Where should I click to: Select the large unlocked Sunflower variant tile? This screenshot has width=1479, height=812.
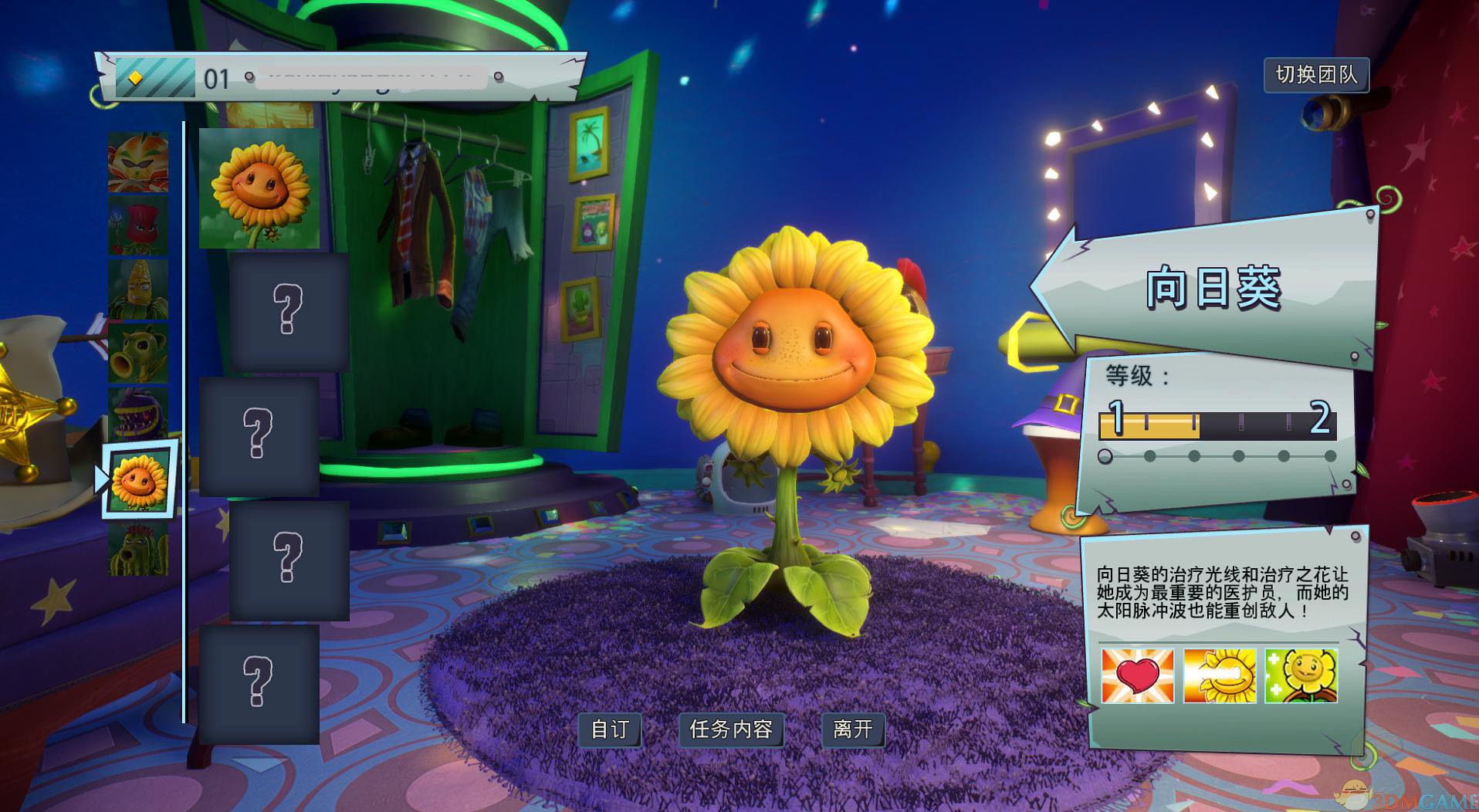click(259, 188)
